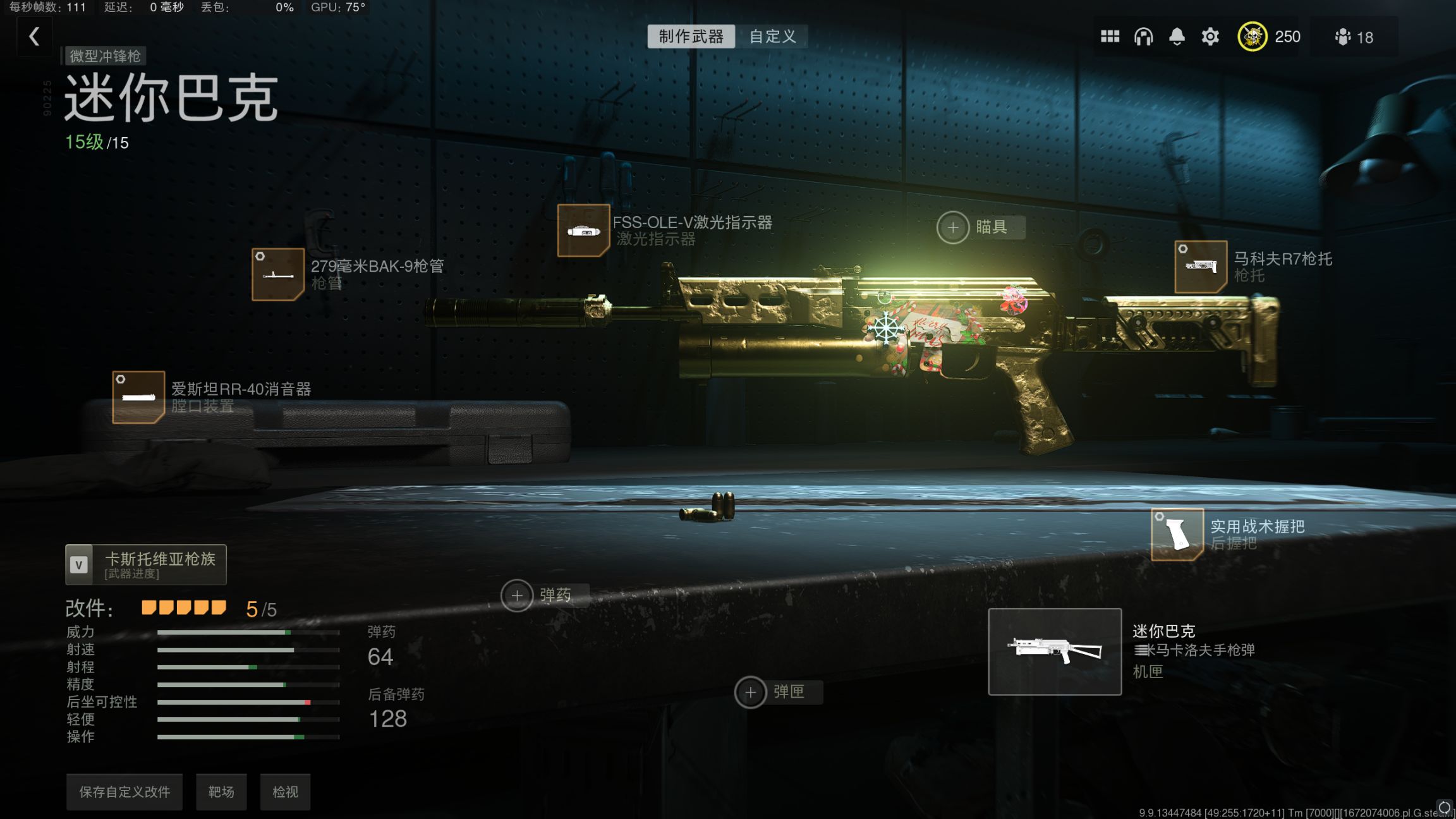Screen dimensions: 1456x819
Task: Open the headset voice channel icon
Action: tap(1143, 37)
